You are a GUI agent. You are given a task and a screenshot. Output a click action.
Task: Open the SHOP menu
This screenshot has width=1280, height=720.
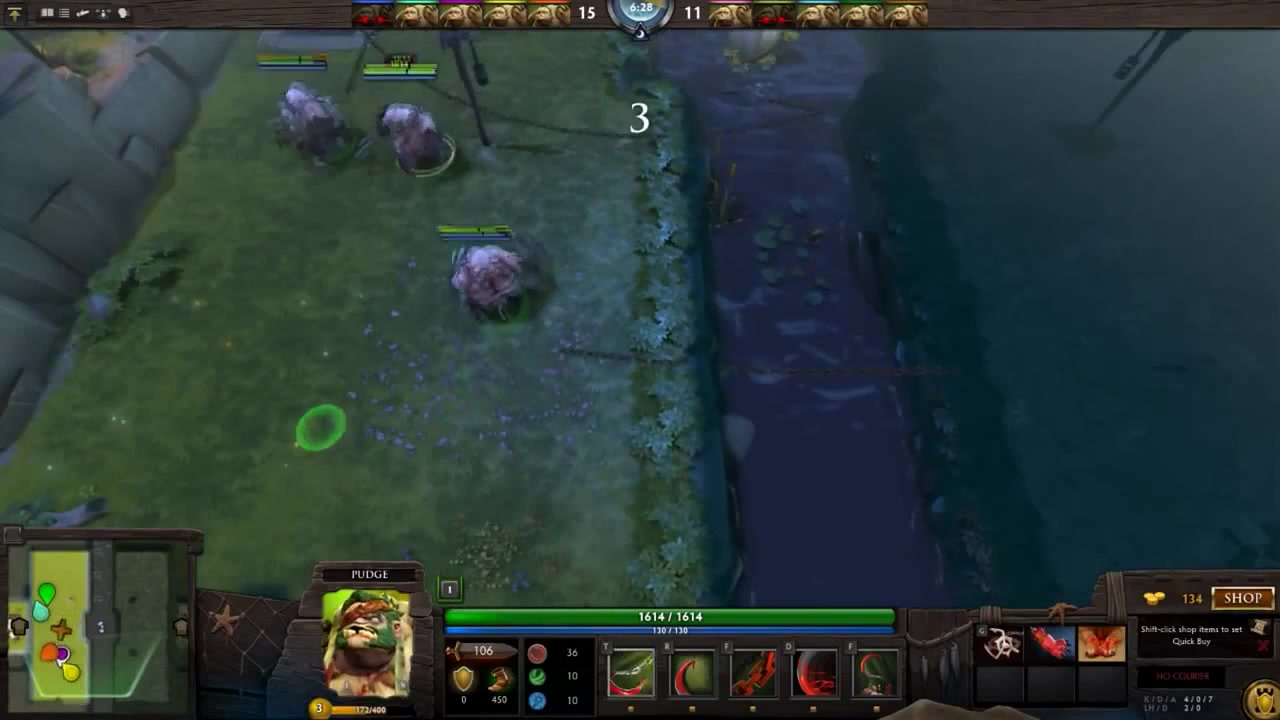point(1243,598)
